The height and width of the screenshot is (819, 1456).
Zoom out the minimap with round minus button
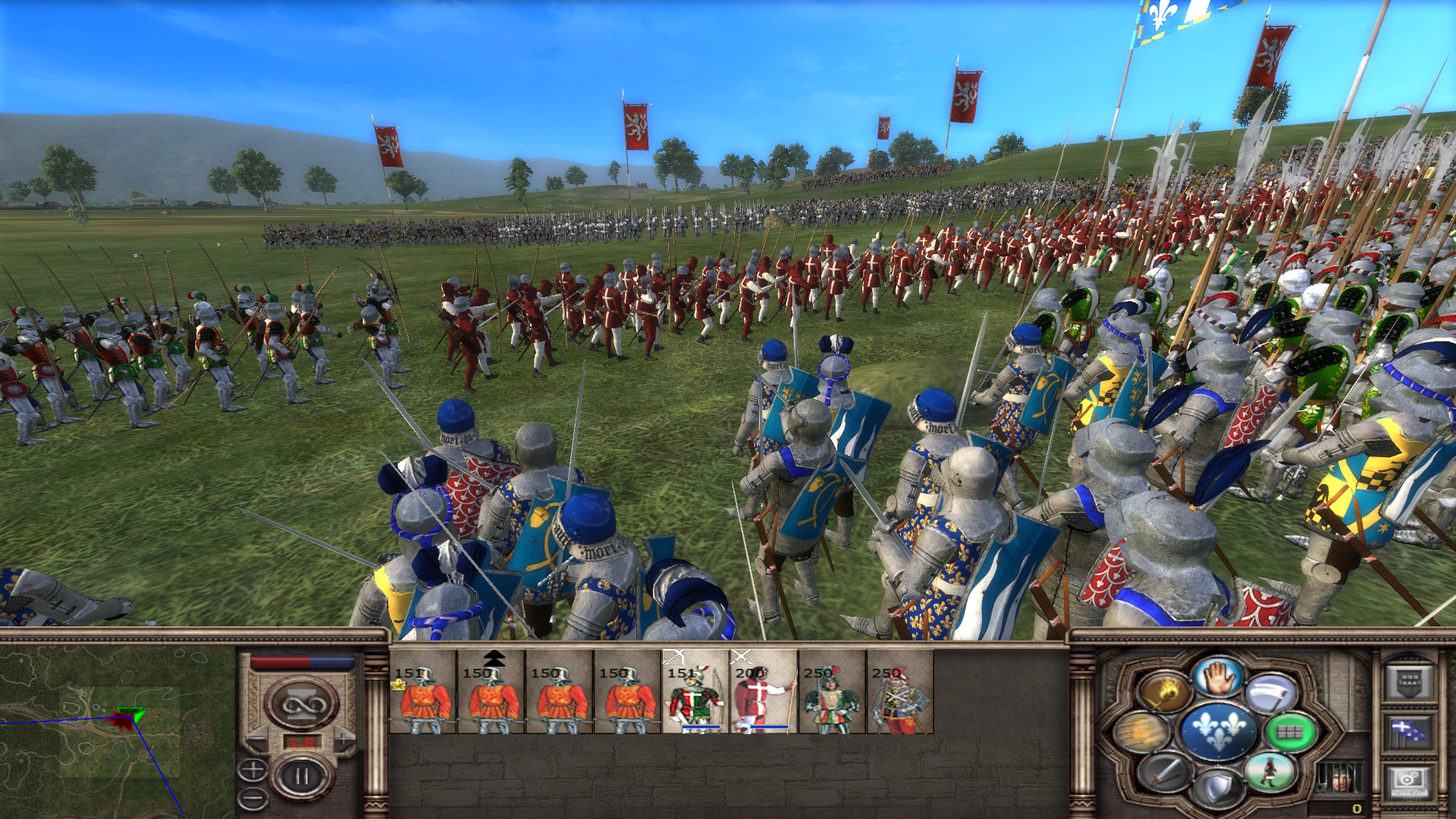[x=253, y=798]
